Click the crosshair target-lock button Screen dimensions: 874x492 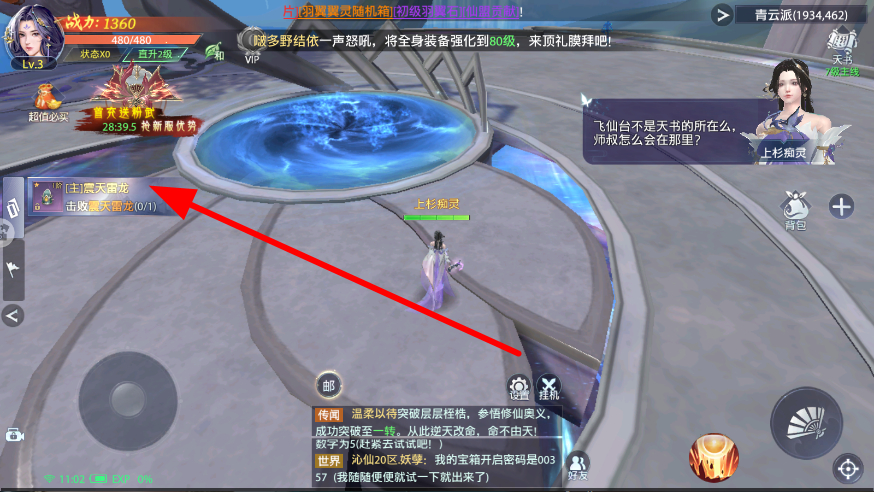pyautogui.click(x=848, y=467)
